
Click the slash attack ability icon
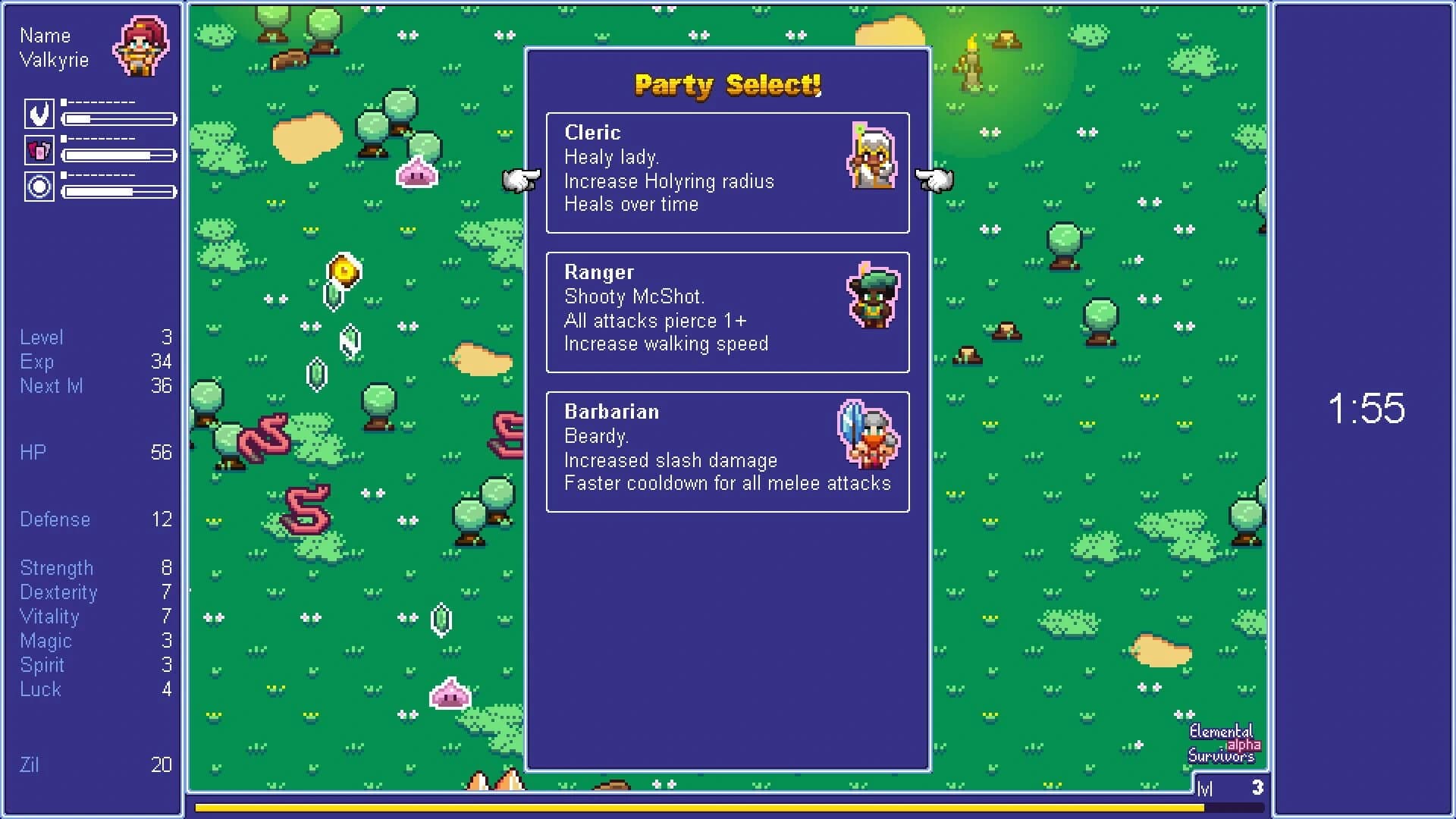click(39, 115)
